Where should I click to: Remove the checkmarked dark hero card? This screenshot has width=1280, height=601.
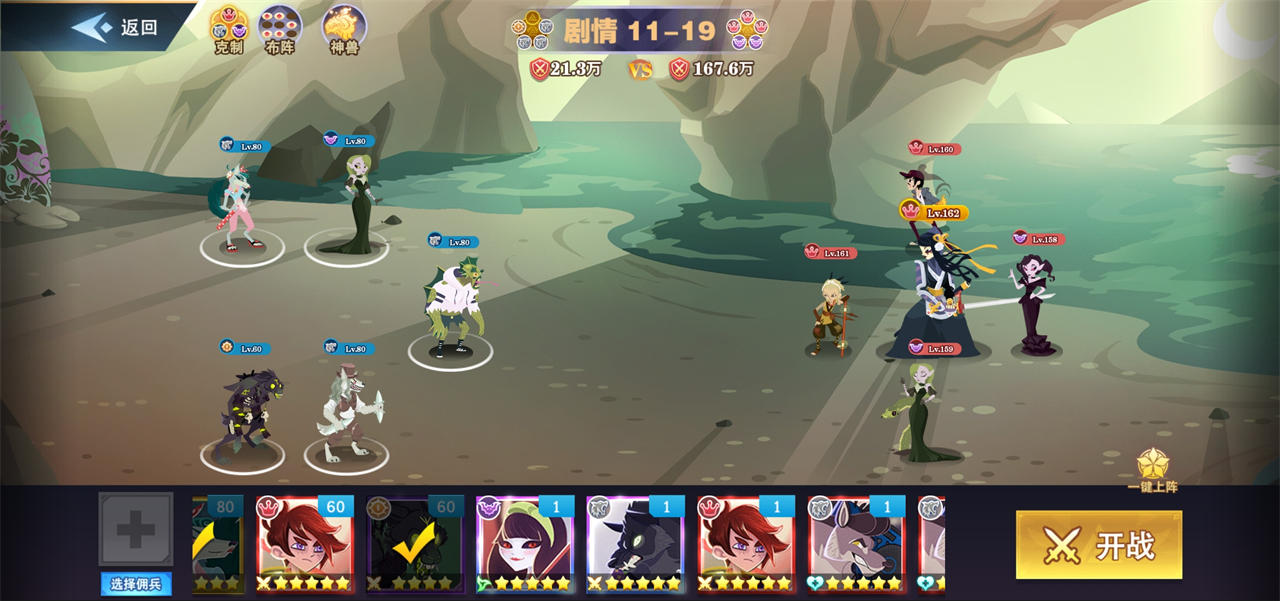414,542
